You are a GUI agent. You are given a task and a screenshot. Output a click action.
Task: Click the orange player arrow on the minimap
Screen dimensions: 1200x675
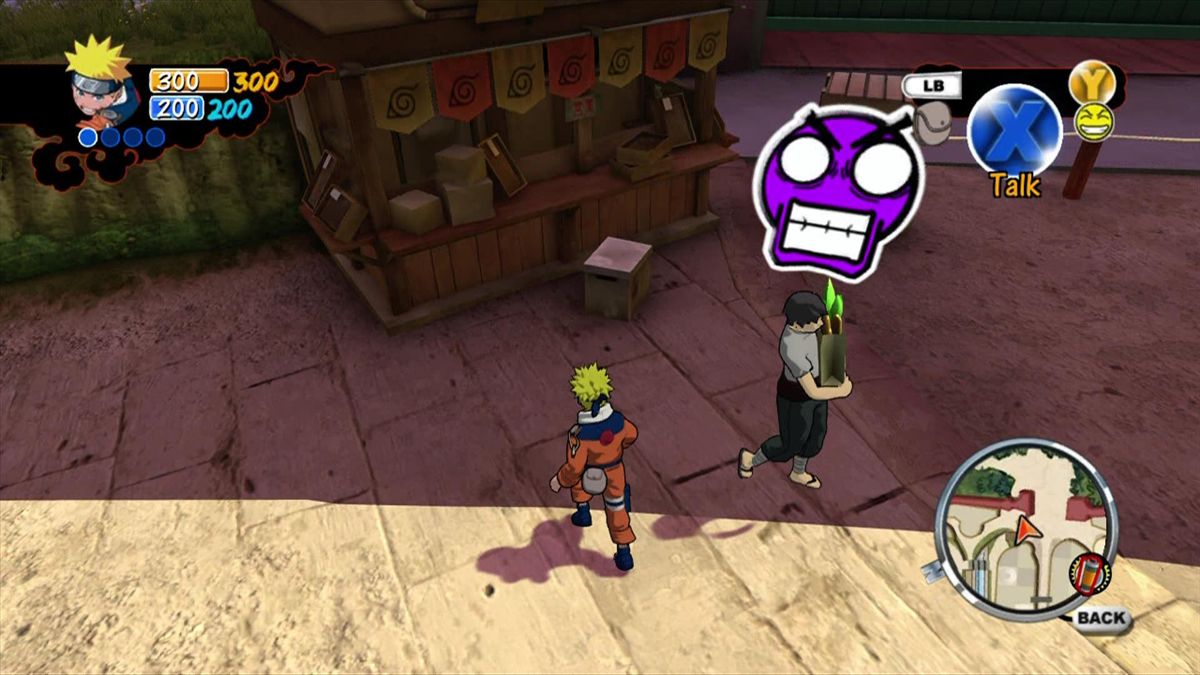[1026, 530]
